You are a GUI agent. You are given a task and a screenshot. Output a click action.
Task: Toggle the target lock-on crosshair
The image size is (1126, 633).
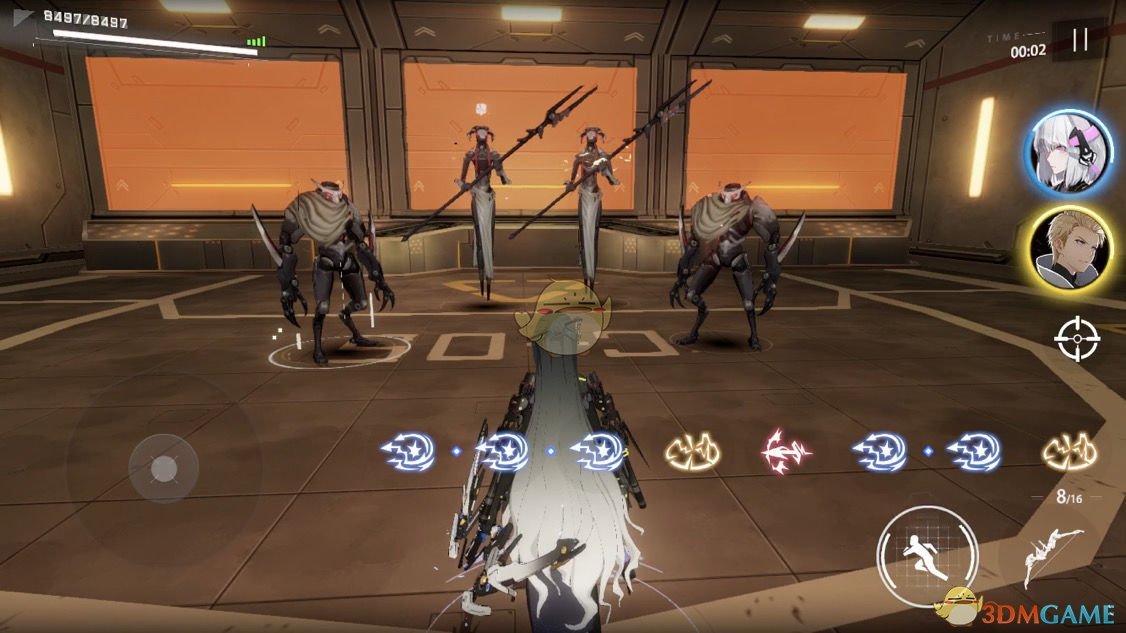click(x=1076, y=338)
